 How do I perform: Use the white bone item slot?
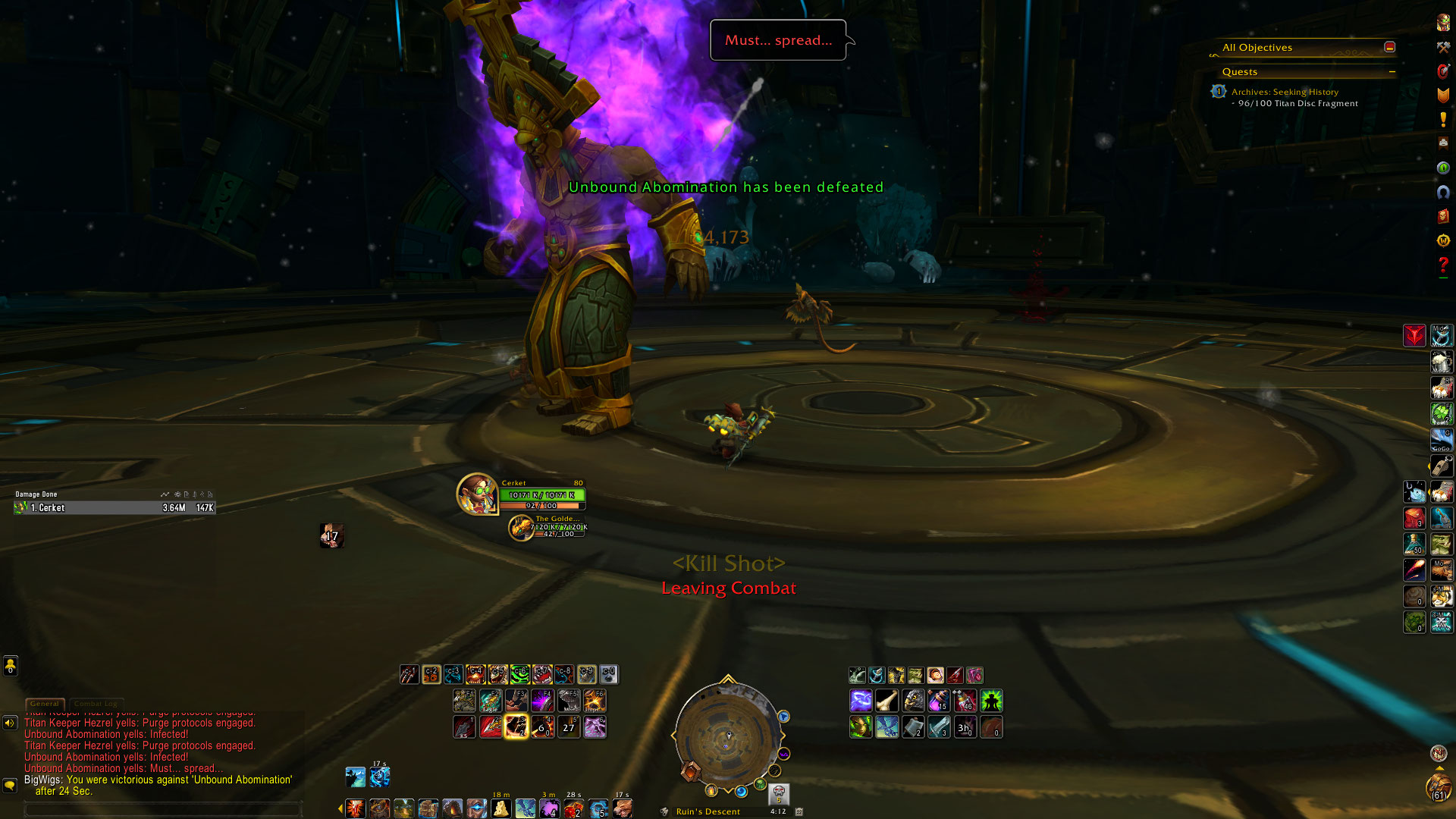point(886,700)
